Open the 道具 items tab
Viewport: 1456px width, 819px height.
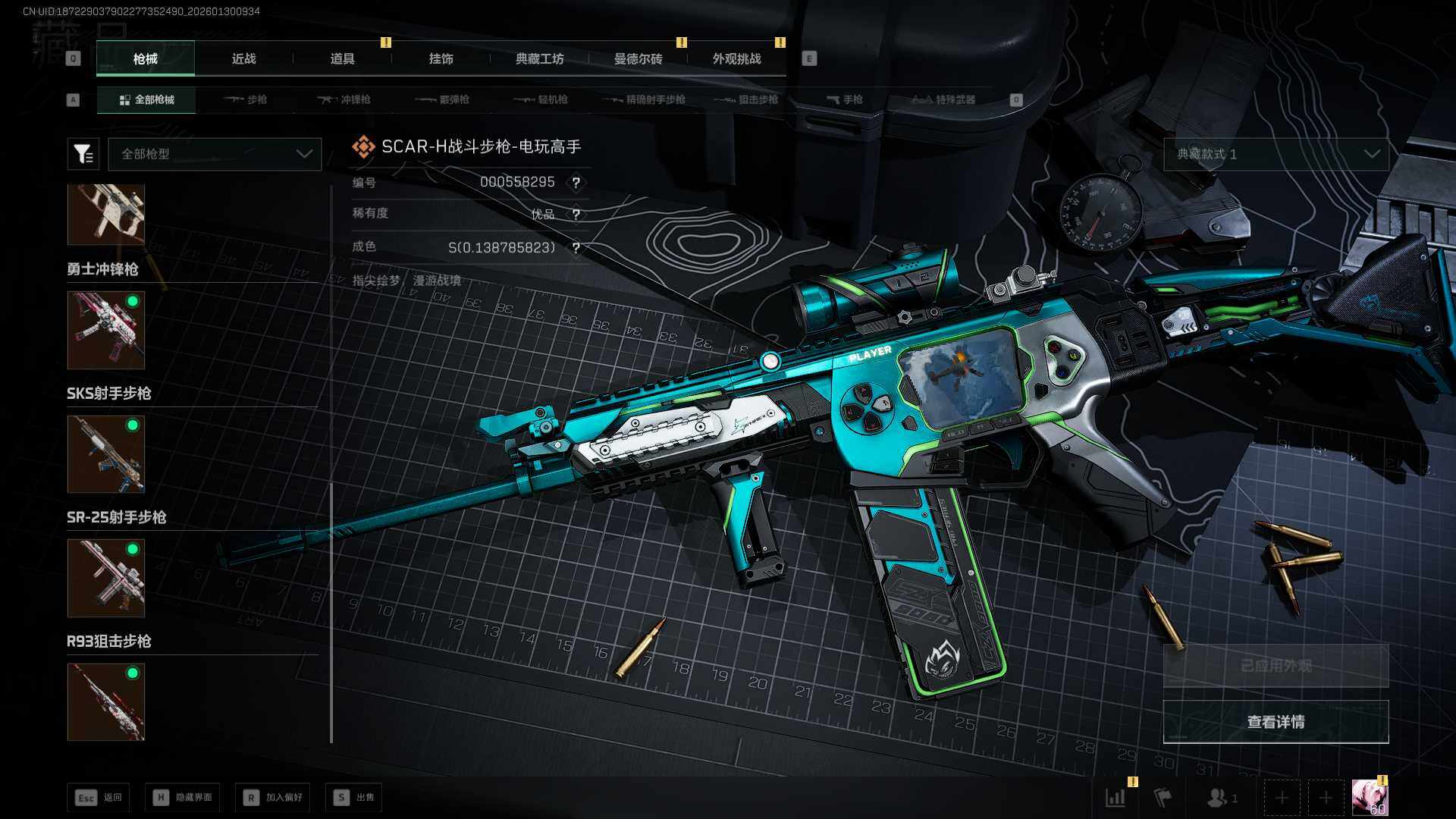click(x=342, y=58)
